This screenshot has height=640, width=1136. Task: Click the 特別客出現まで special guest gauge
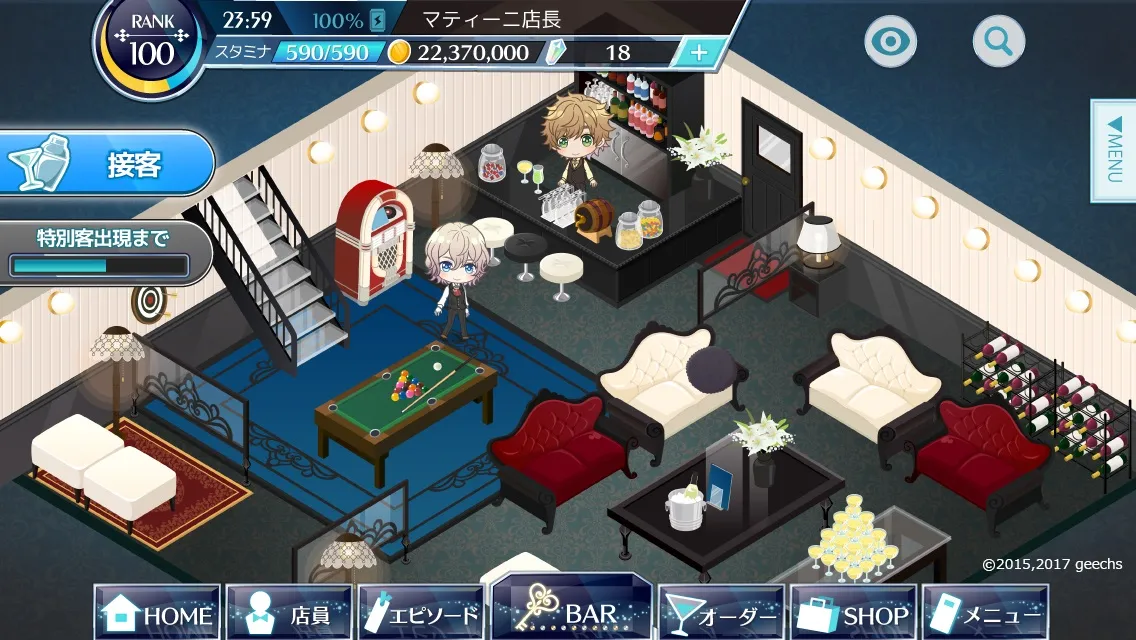click(100, 253)
